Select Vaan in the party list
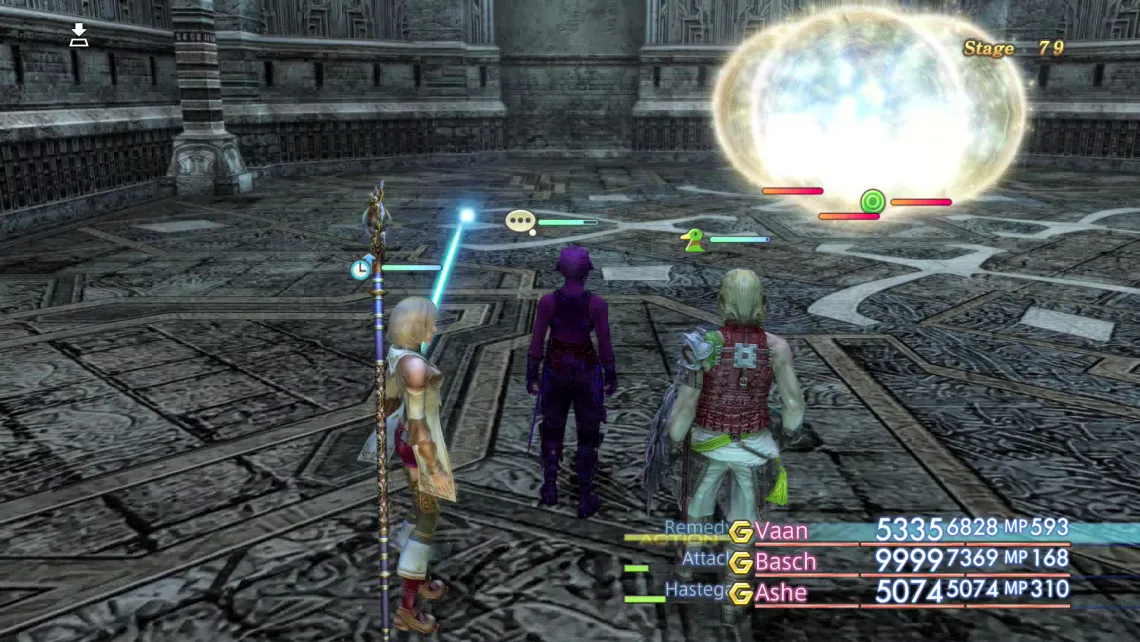1140x642 pixels. [x=781, y=530]
